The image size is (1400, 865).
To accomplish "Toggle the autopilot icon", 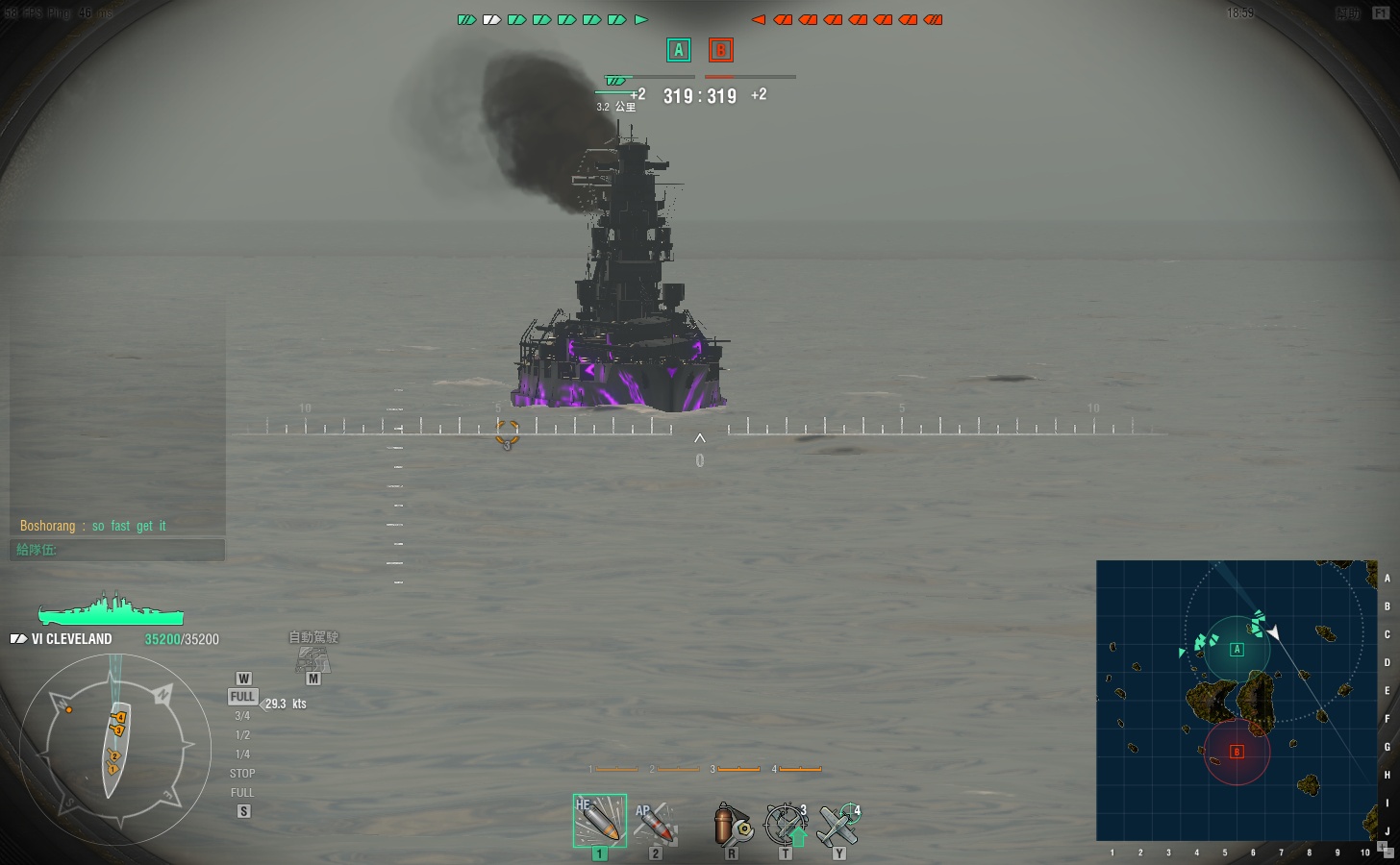I will (312, 658).
